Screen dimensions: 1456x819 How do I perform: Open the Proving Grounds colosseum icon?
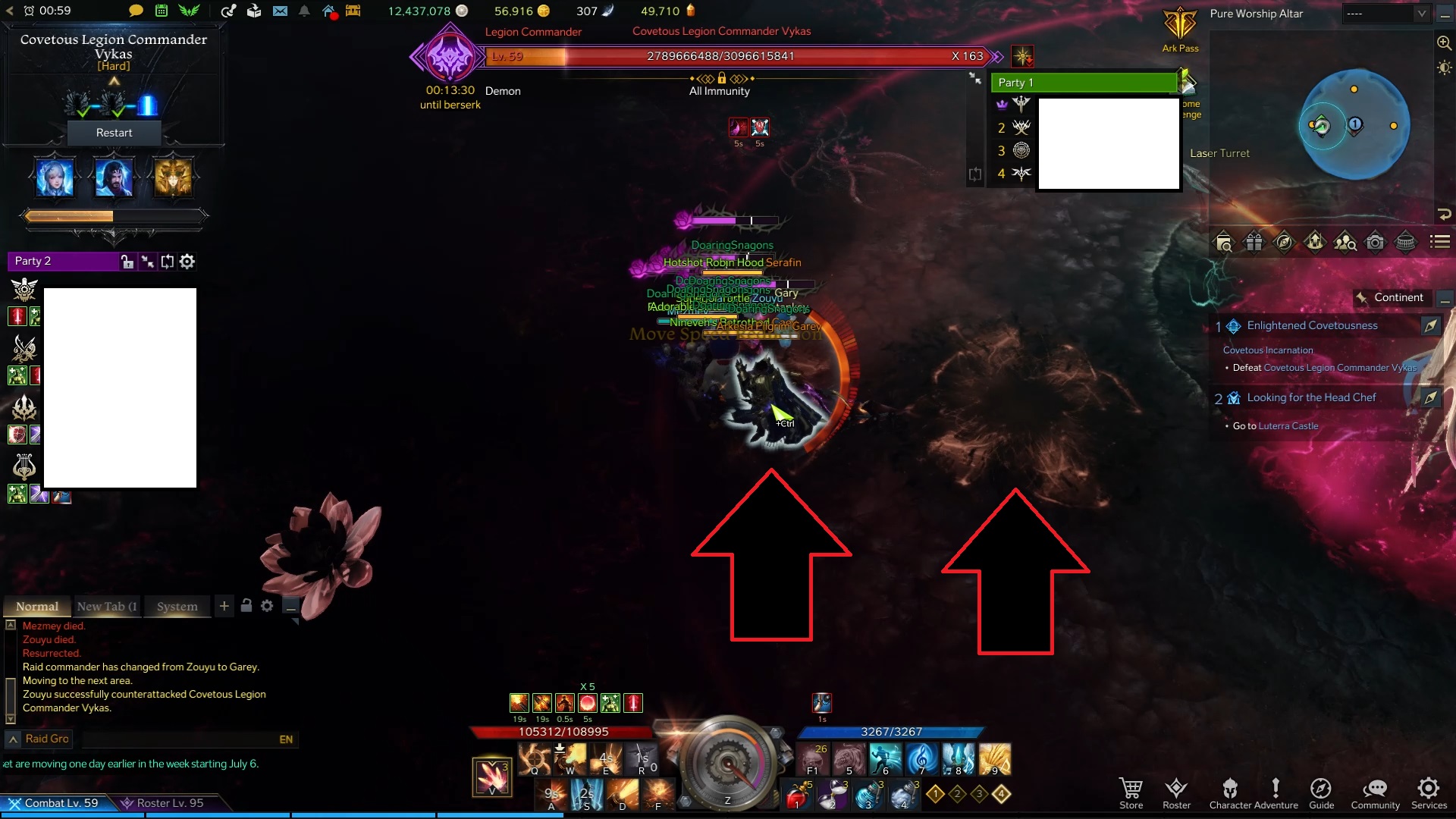coord(1407,242)
